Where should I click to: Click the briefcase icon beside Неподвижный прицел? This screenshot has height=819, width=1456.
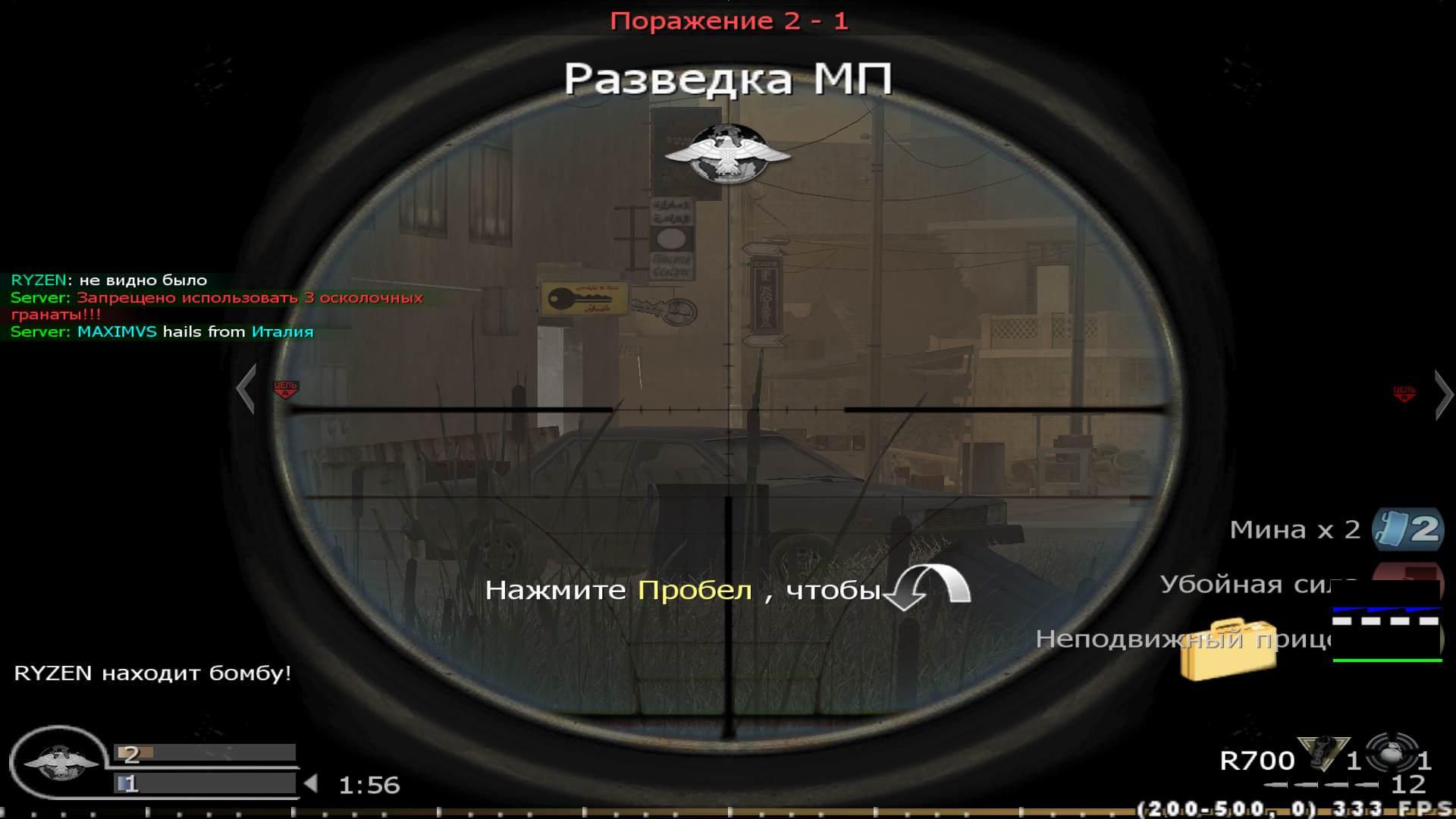click(x=1228, y=648)
